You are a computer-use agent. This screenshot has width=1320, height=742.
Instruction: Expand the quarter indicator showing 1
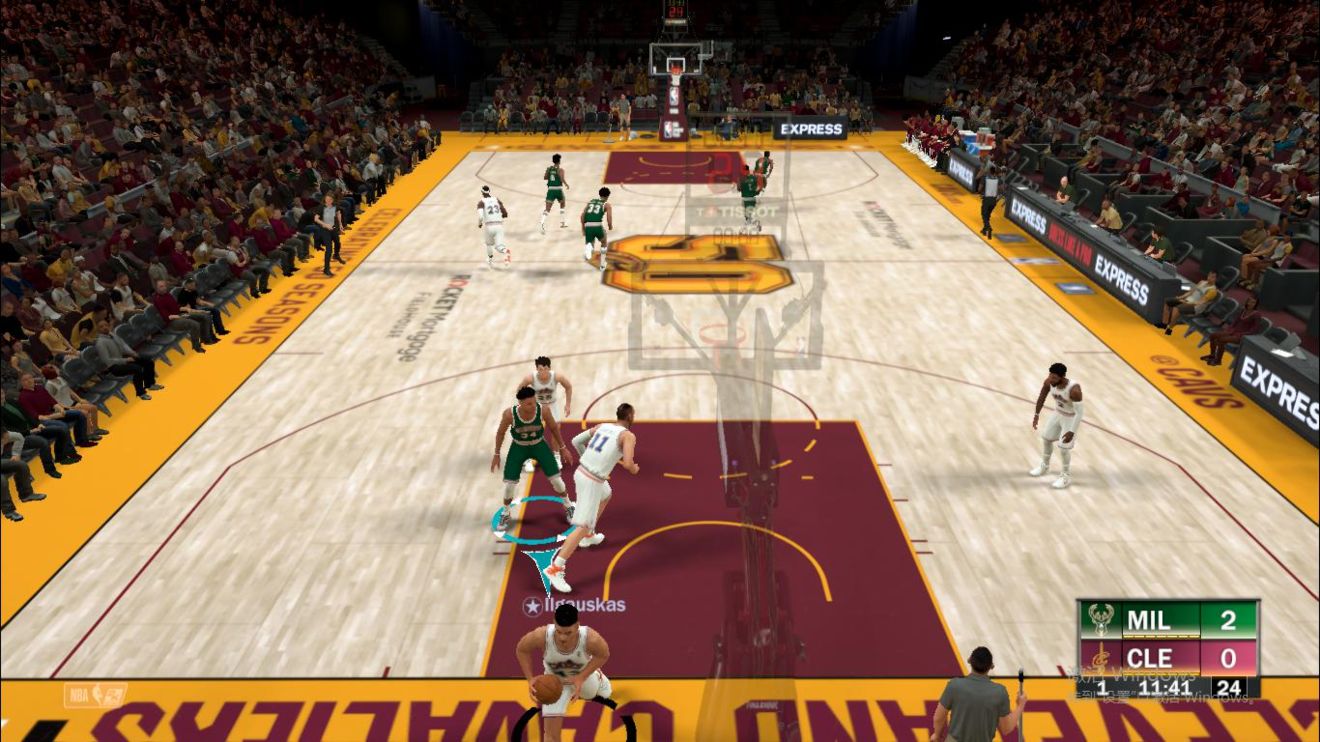(1101, 687)
